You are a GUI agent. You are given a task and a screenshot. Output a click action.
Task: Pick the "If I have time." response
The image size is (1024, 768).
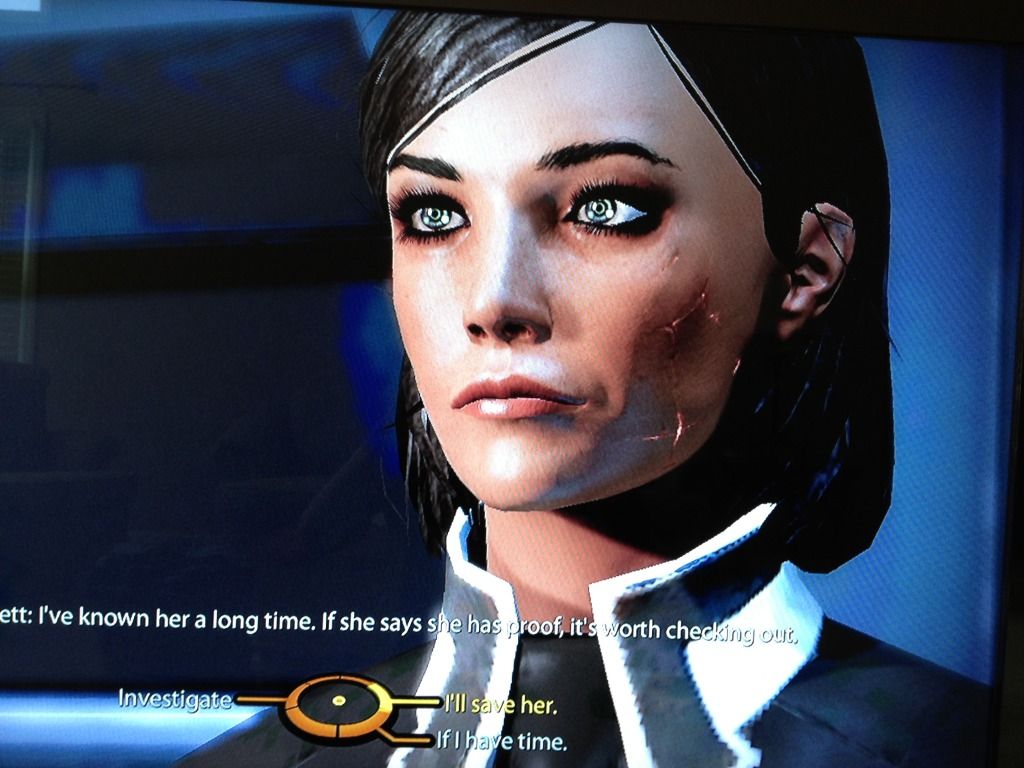[x=501, y=741]
